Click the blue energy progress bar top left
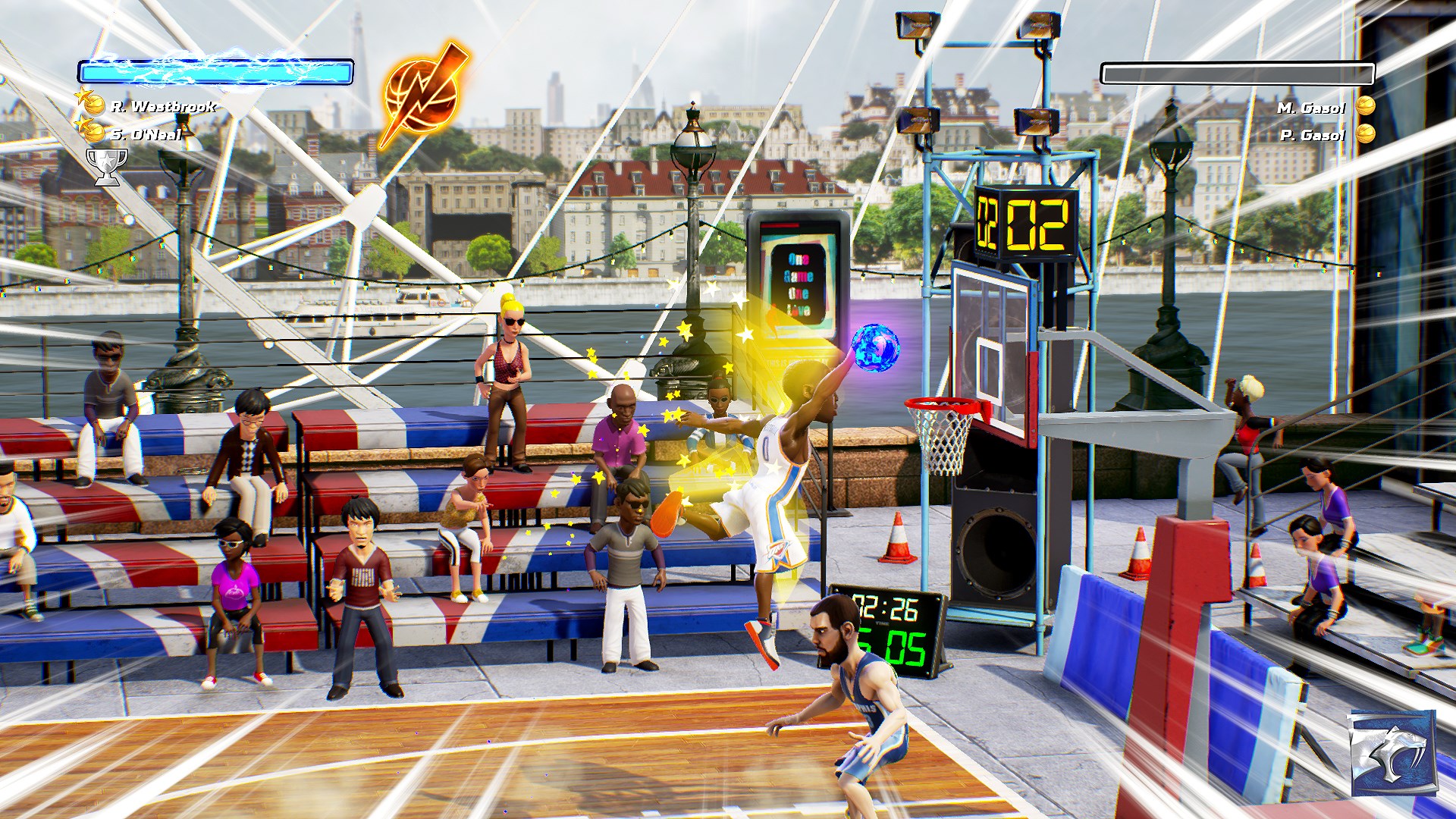 (x=216, y=71)
